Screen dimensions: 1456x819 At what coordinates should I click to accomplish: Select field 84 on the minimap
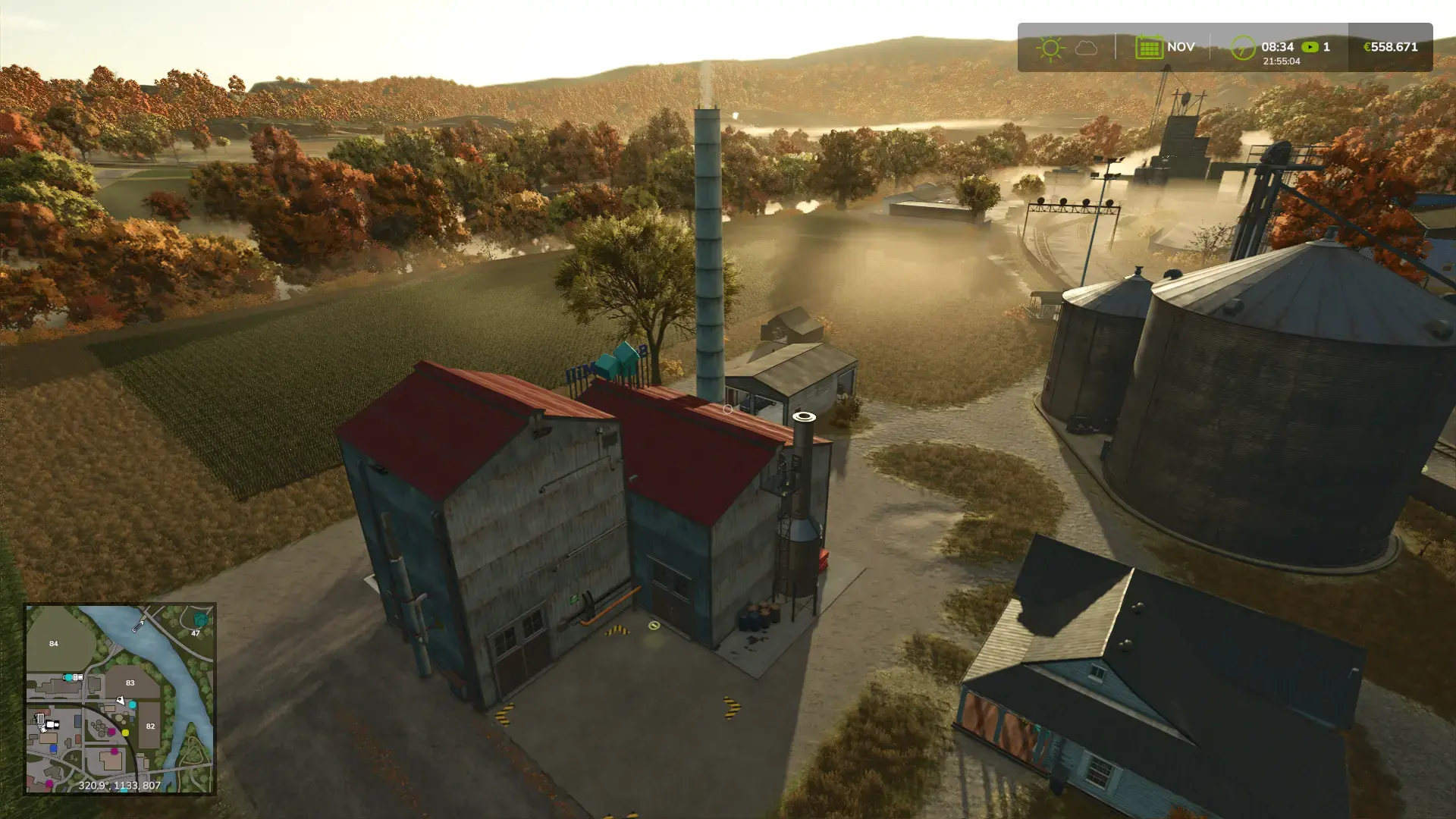coord(53,643)
